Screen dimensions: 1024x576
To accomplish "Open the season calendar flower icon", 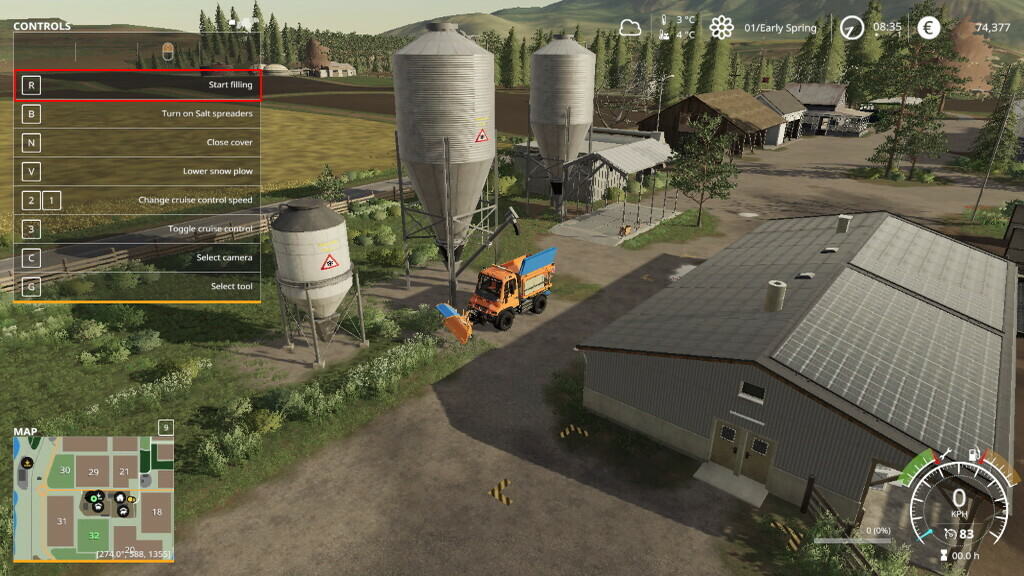I will 721,27.
